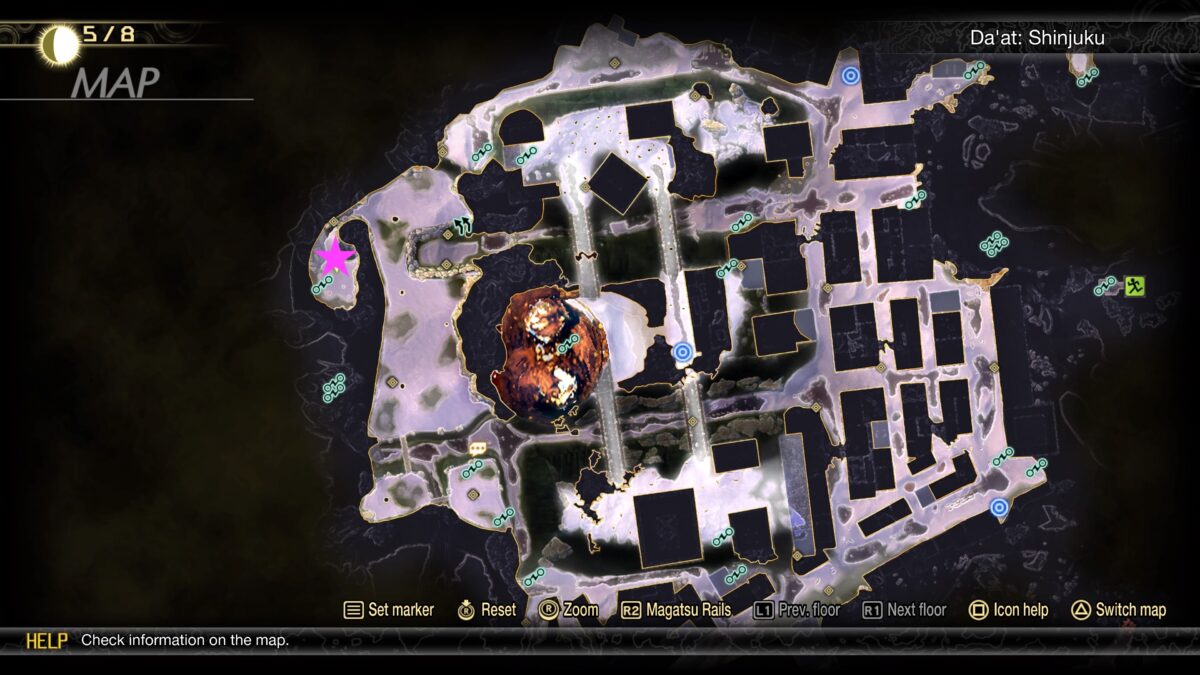The width and height of the screenshot is (1200, 675).
Task: Click the player position arrows on the map
Action: coord(463,226)
